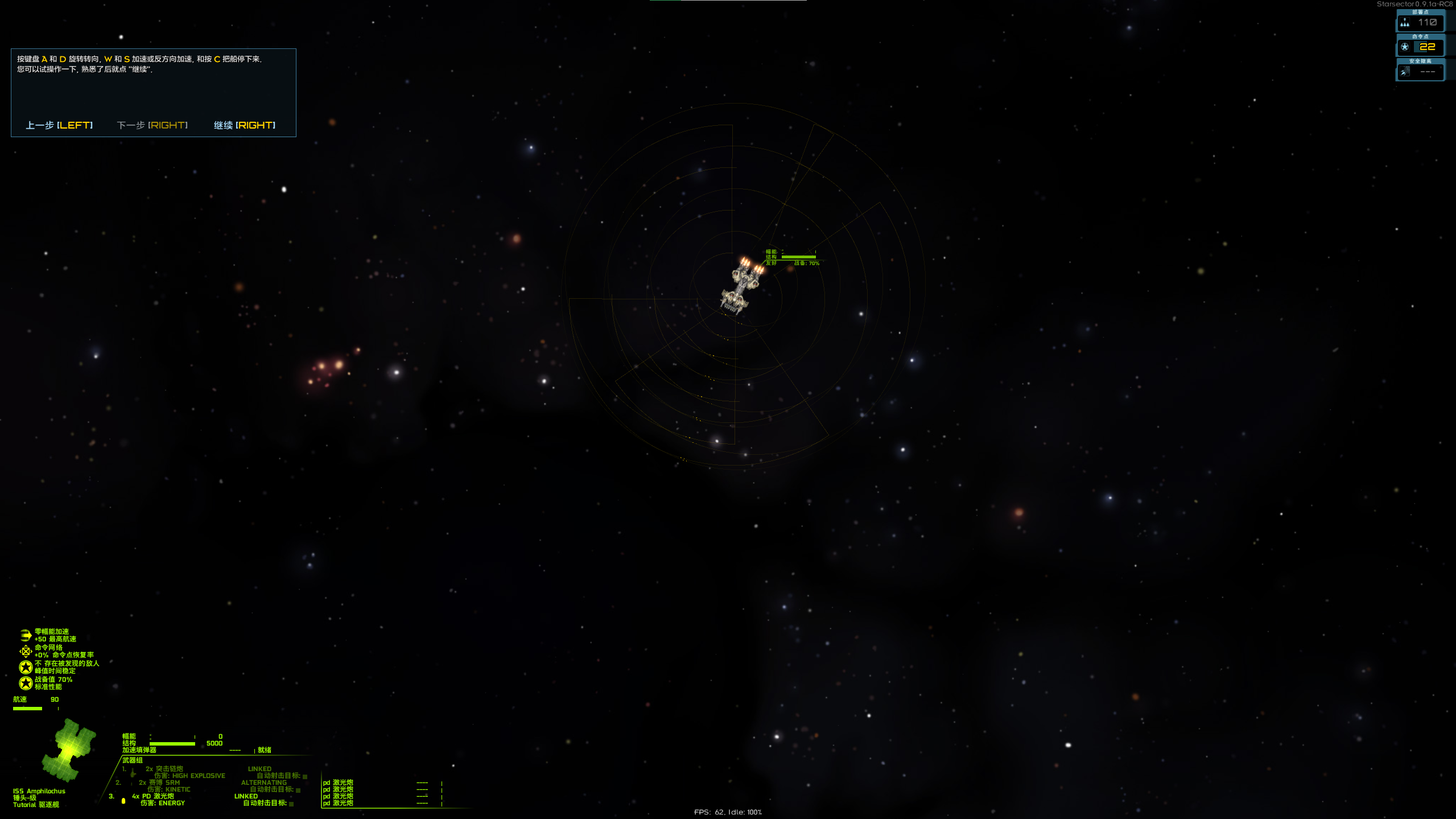This screenshot has width=1456, height=819.
Task: Go back with the 上一步 button
Action: click(59, 125)
